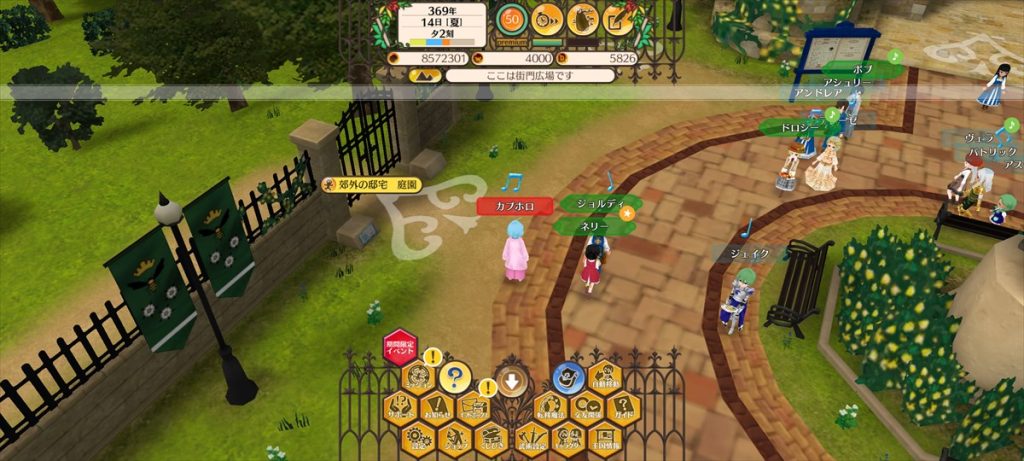The height and width of the screenshot is (461, 1024).
Task: Open the Guide (ガイド) hexagon
Action: 623,408
